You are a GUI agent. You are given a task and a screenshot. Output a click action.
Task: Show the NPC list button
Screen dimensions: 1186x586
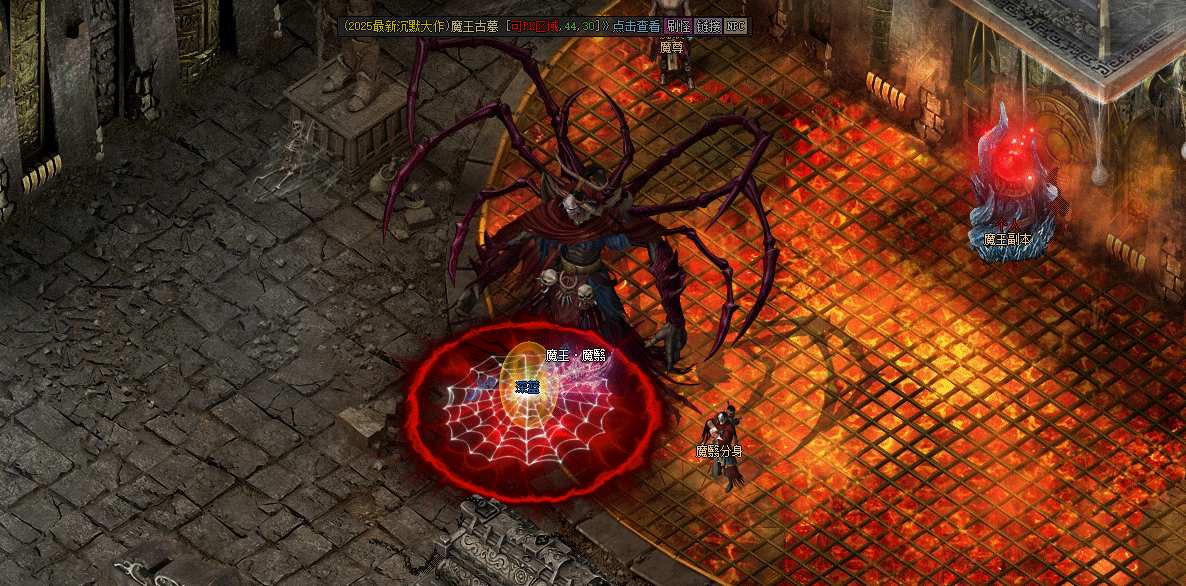[735, 26]
